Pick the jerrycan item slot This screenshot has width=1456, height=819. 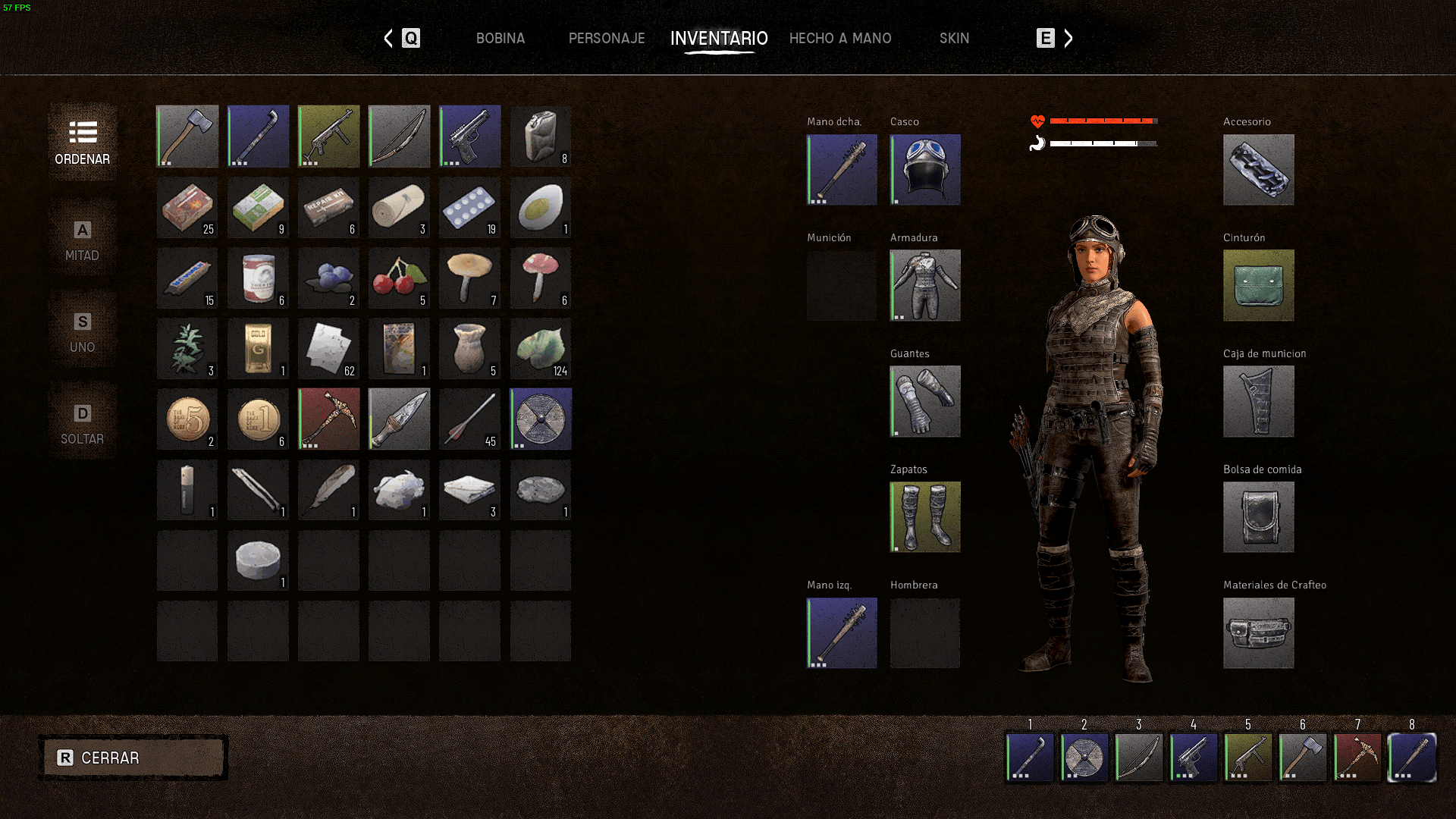541,136
